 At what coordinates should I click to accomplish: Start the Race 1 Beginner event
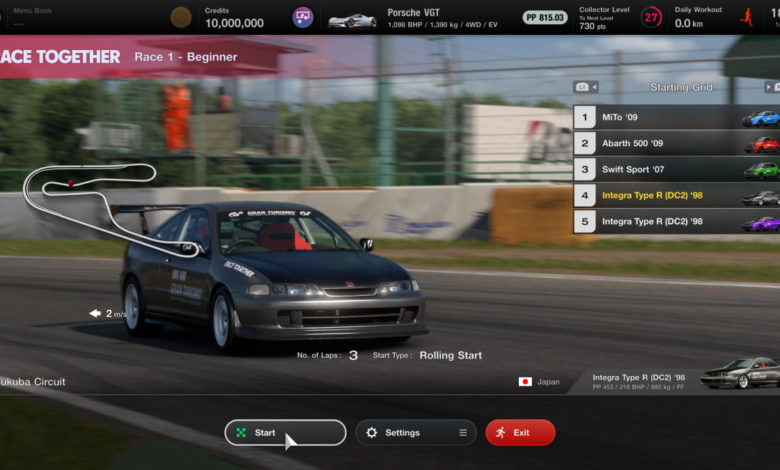[285, 432]
